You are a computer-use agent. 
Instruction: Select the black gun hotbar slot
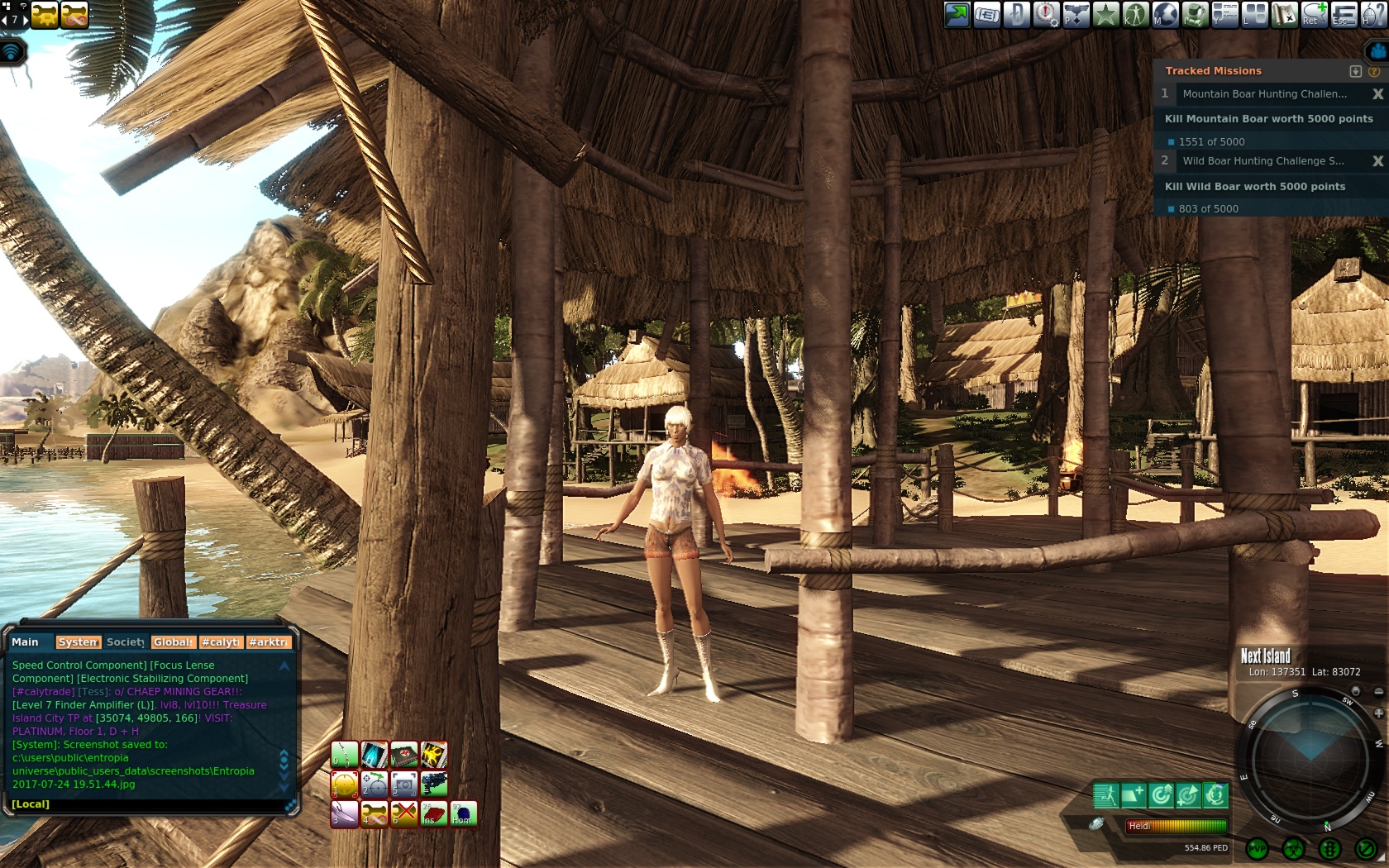[433, 783]
